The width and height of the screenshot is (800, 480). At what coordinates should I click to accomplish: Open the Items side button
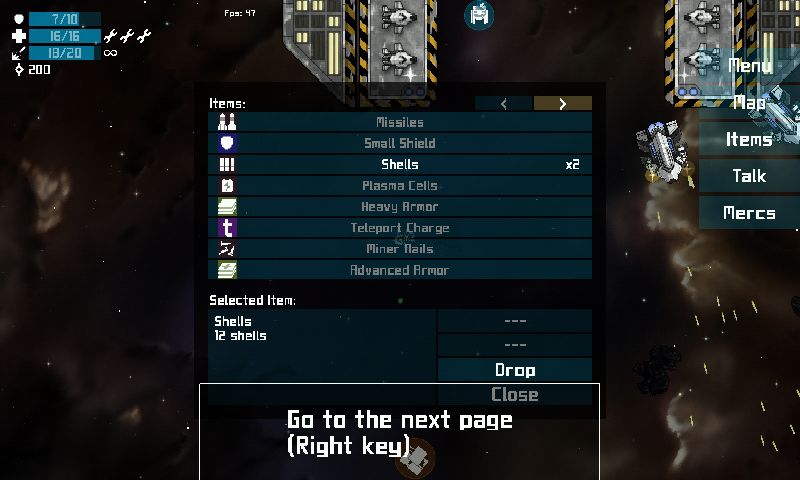pyautogui.click(x=749, y=139)
